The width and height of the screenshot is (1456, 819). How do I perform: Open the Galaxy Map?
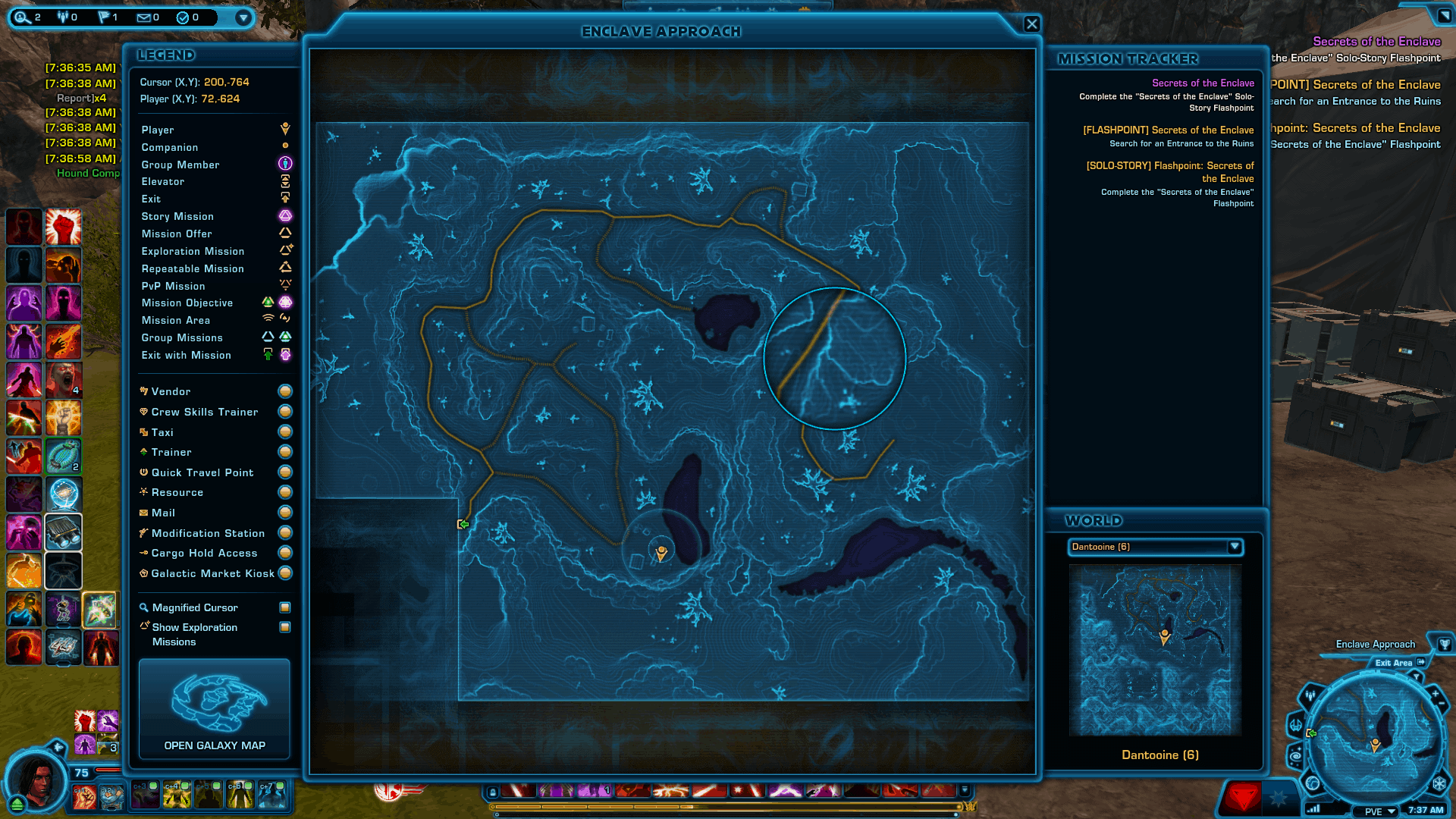[215, 709]
